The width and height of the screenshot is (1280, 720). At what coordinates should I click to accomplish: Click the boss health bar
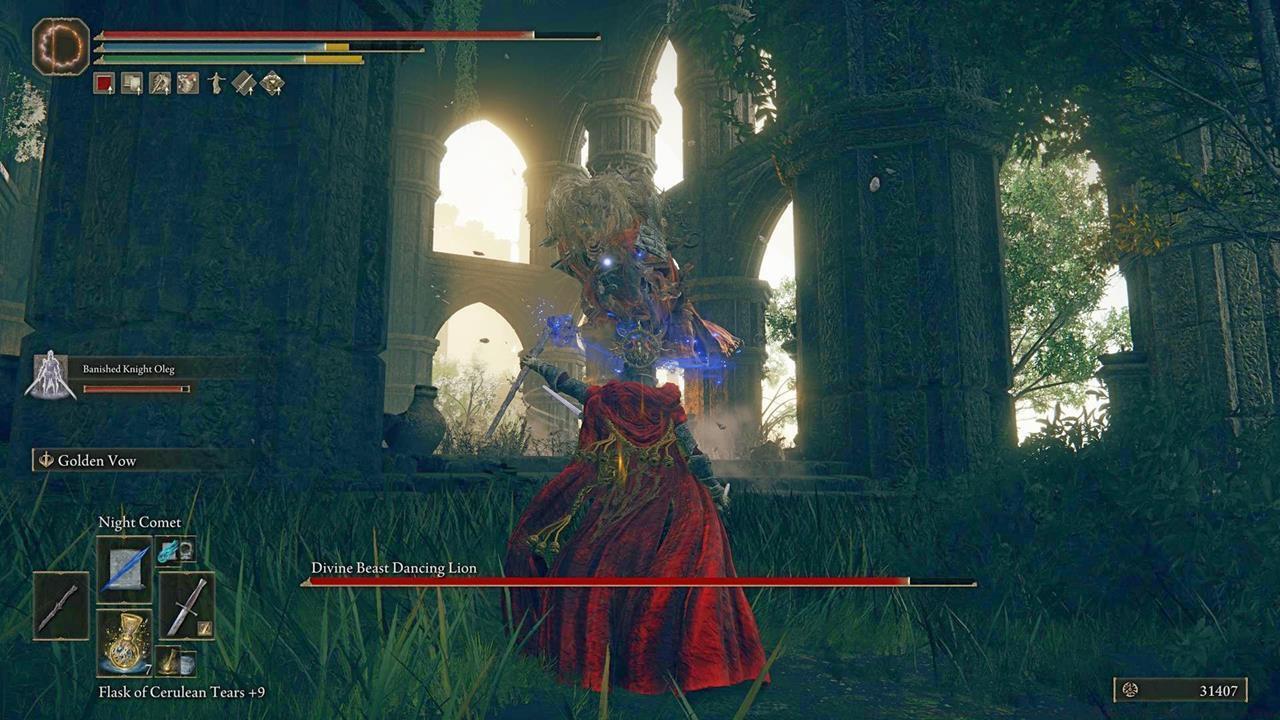pyautogui.click(x=640, y=581)
